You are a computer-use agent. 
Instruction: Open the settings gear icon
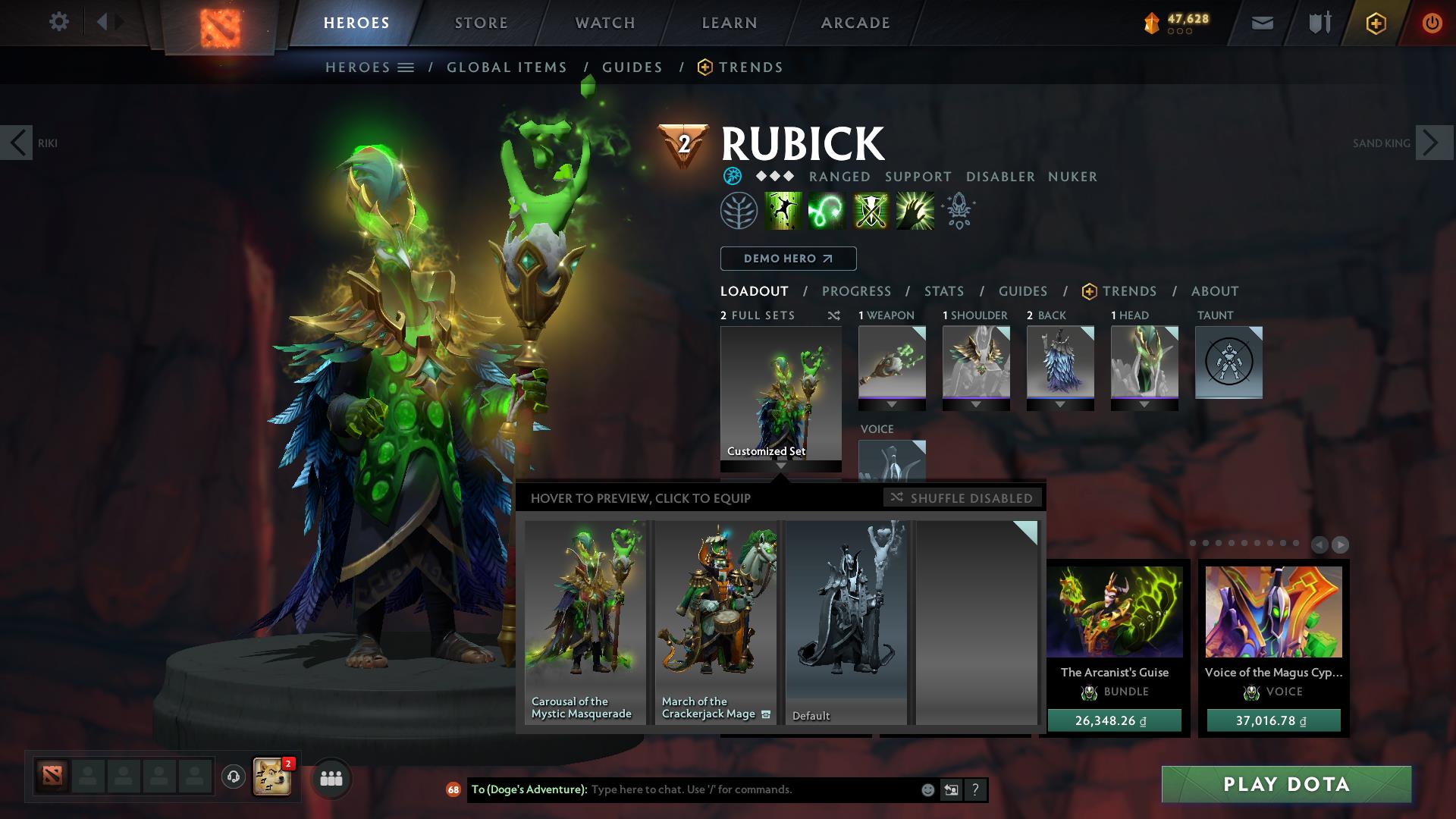(x=59, y=22)
